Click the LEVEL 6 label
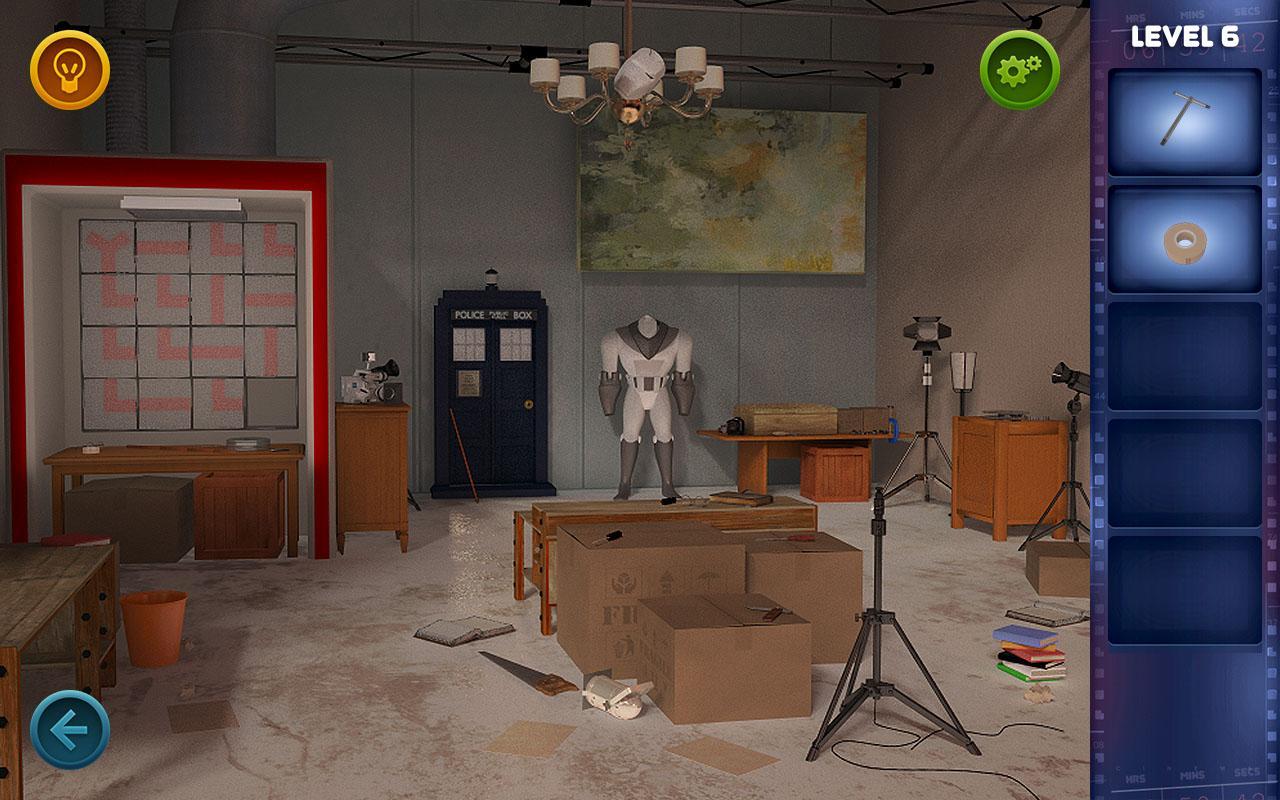Image resolution: width=1280 pixels, height=800 pixels. click(x=1185, y=35)
